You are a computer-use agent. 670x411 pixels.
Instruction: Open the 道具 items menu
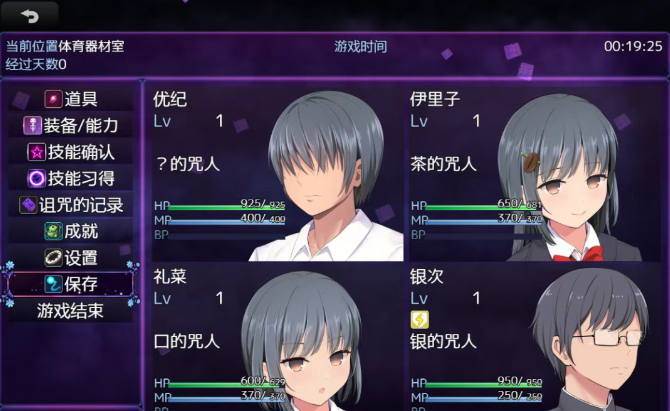tap(71, 100)
